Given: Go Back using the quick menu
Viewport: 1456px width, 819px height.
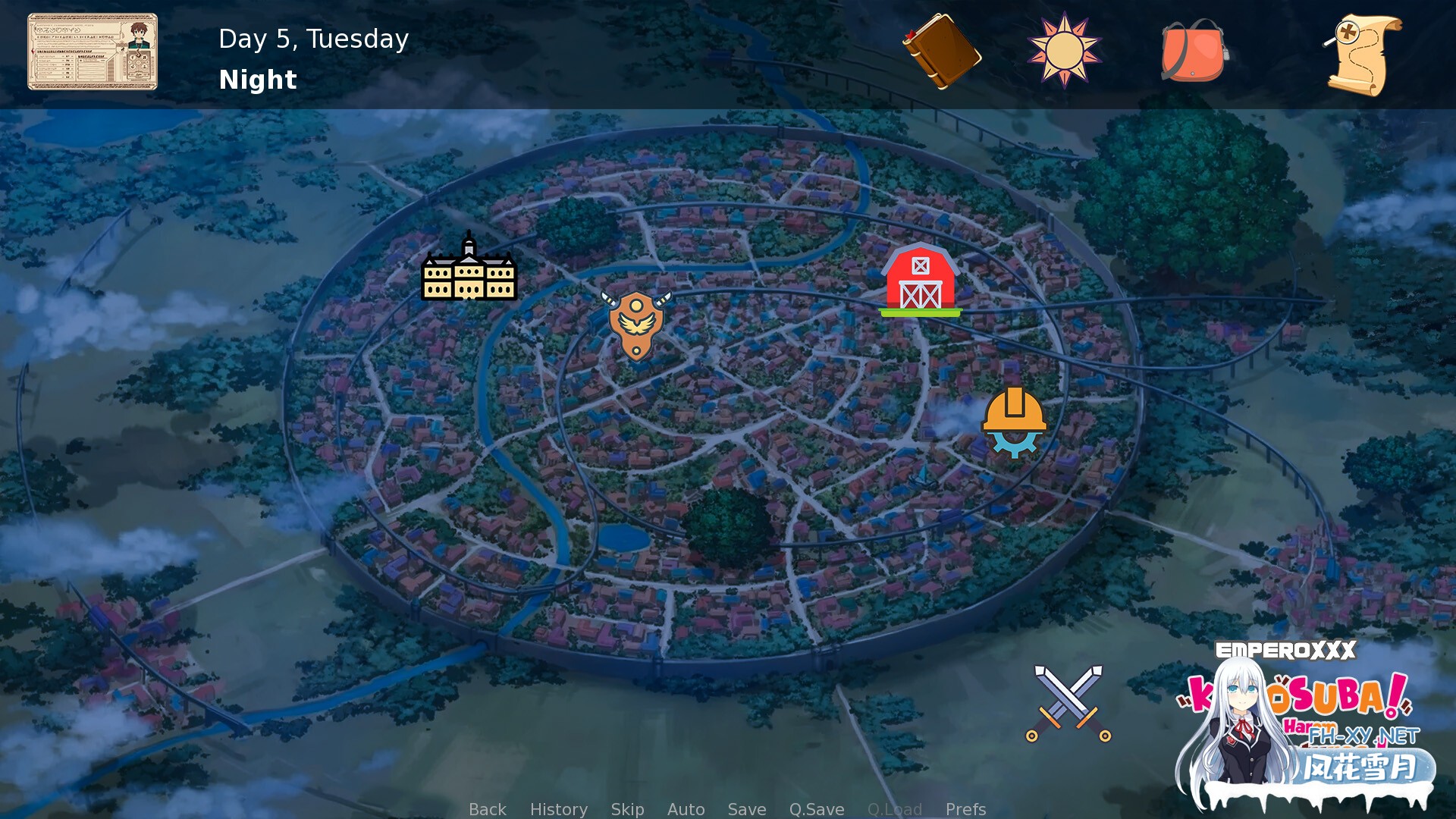Looking at the screenshot, I should point(487,809).
